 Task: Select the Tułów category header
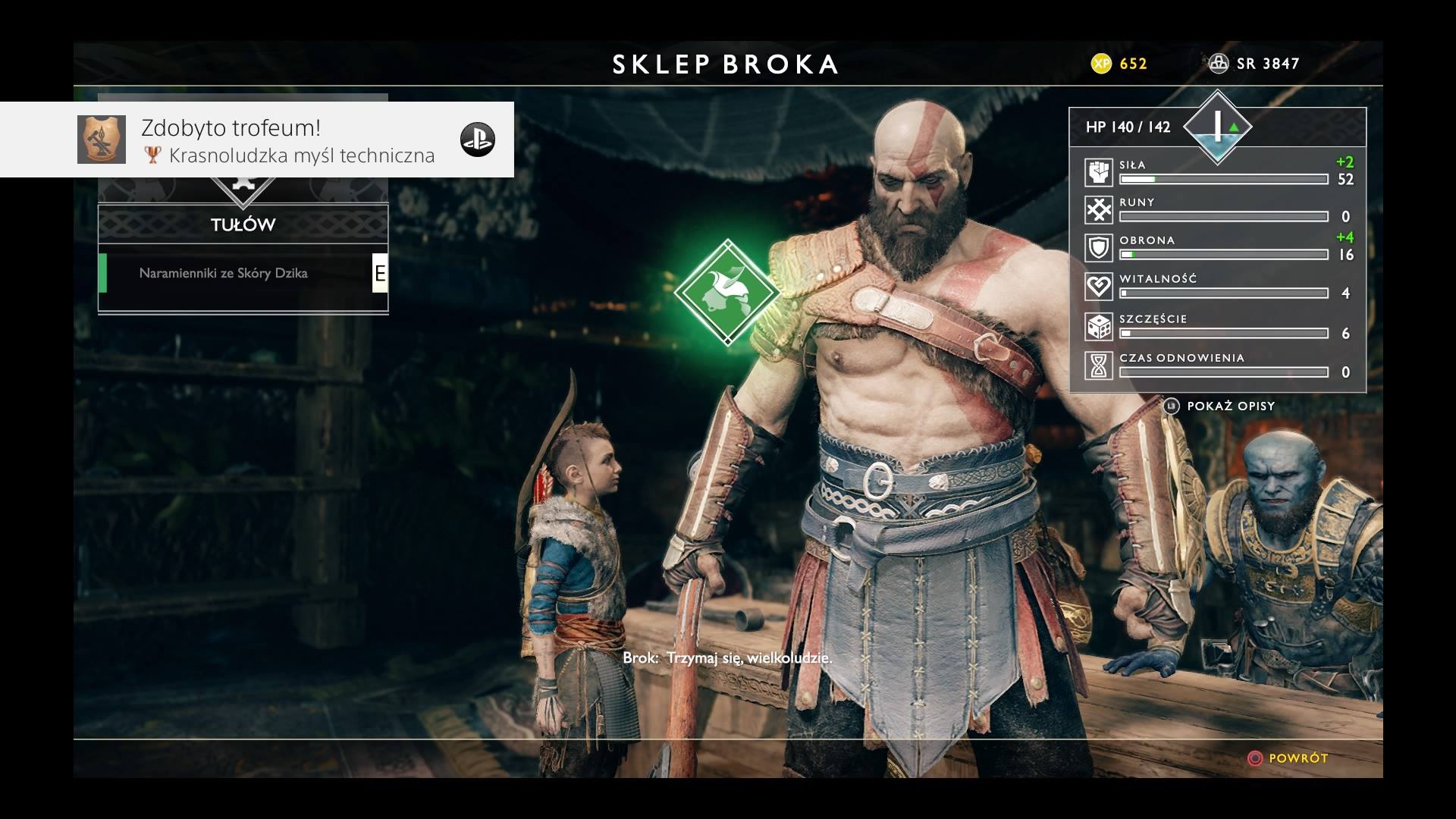[243, 224]
